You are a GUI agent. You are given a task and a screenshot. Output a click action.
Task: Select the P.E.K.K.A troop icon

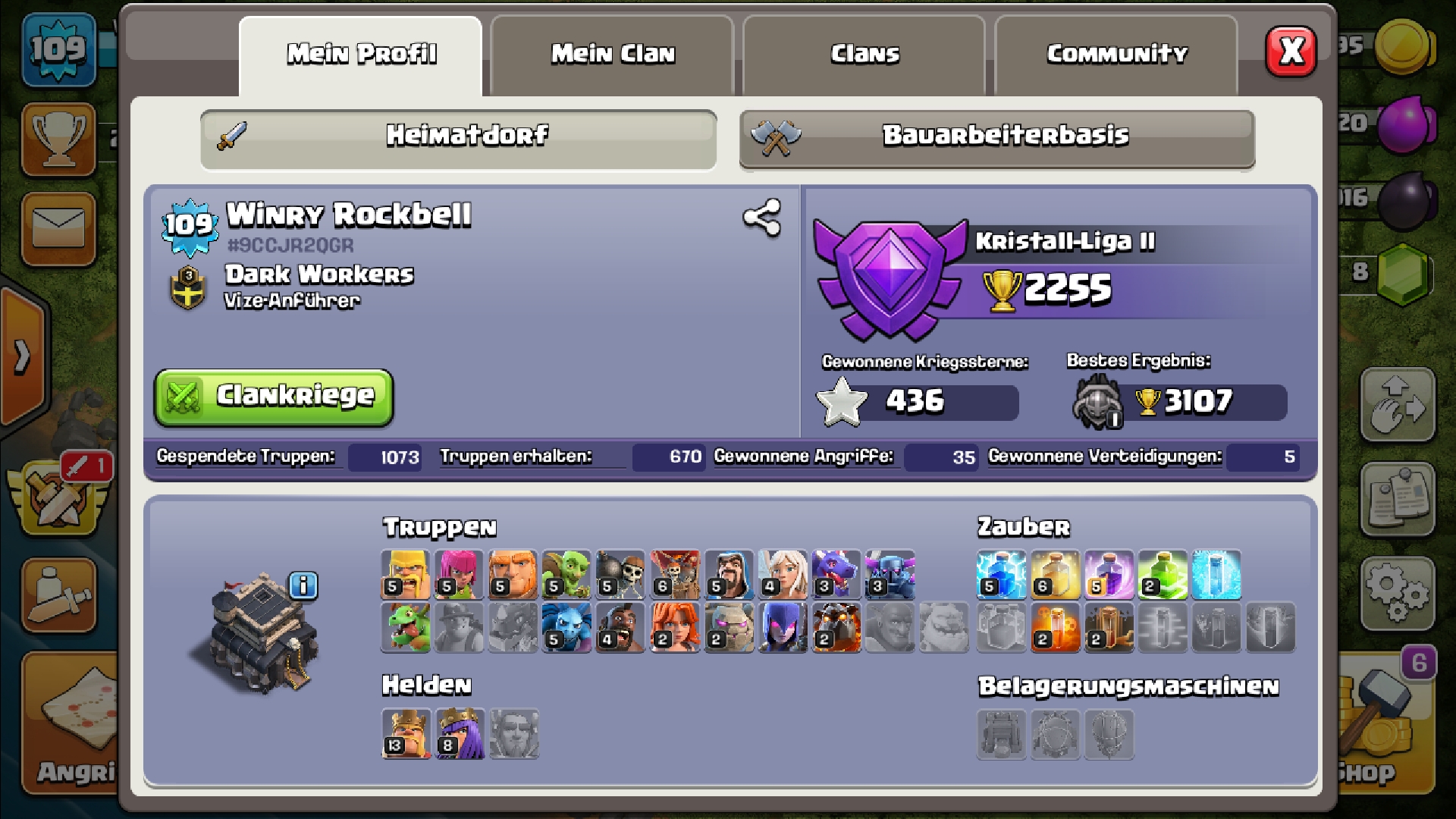point(890,575)
